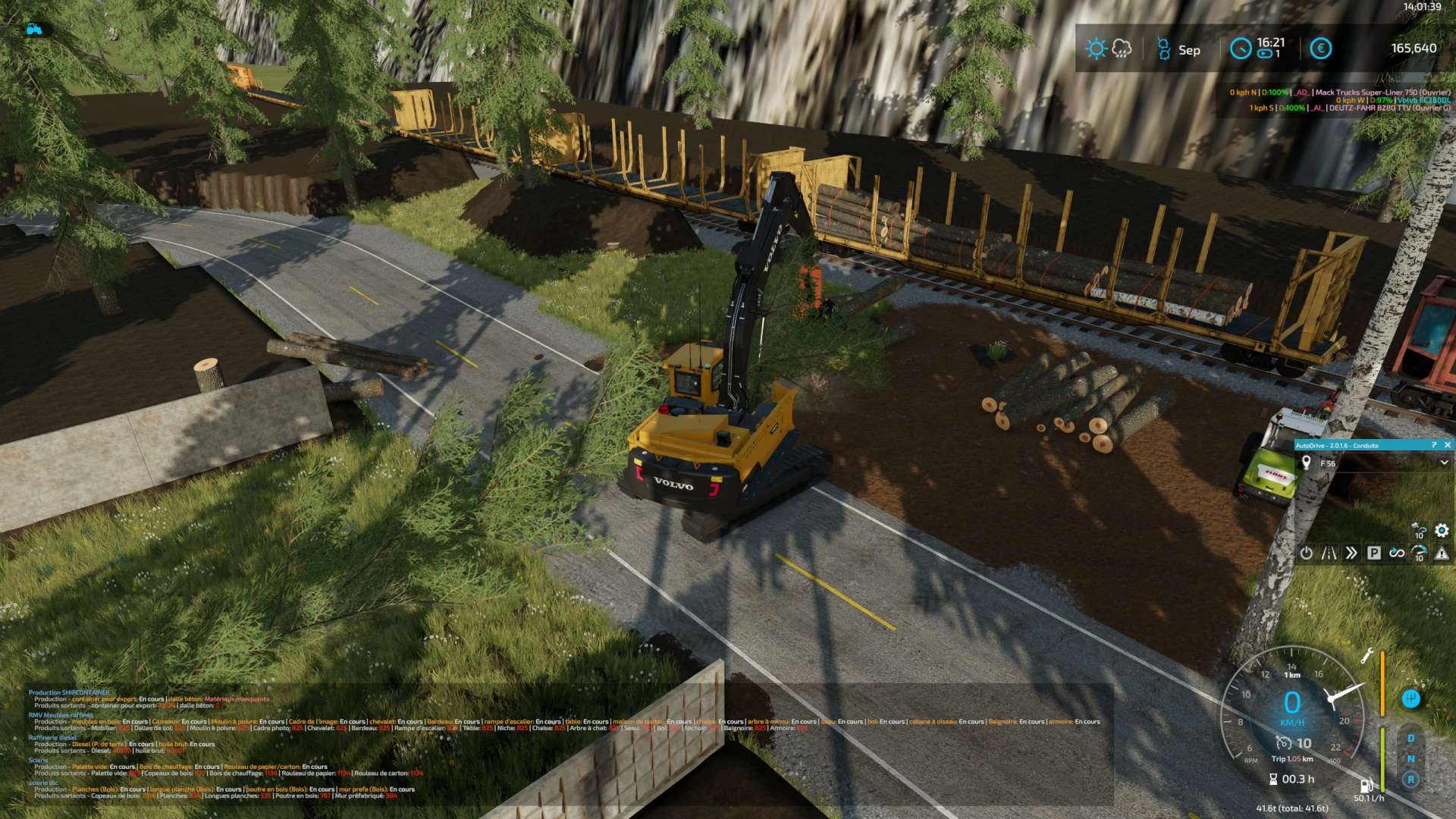Toggle the AutoDrive power button

coord(1306,554)
